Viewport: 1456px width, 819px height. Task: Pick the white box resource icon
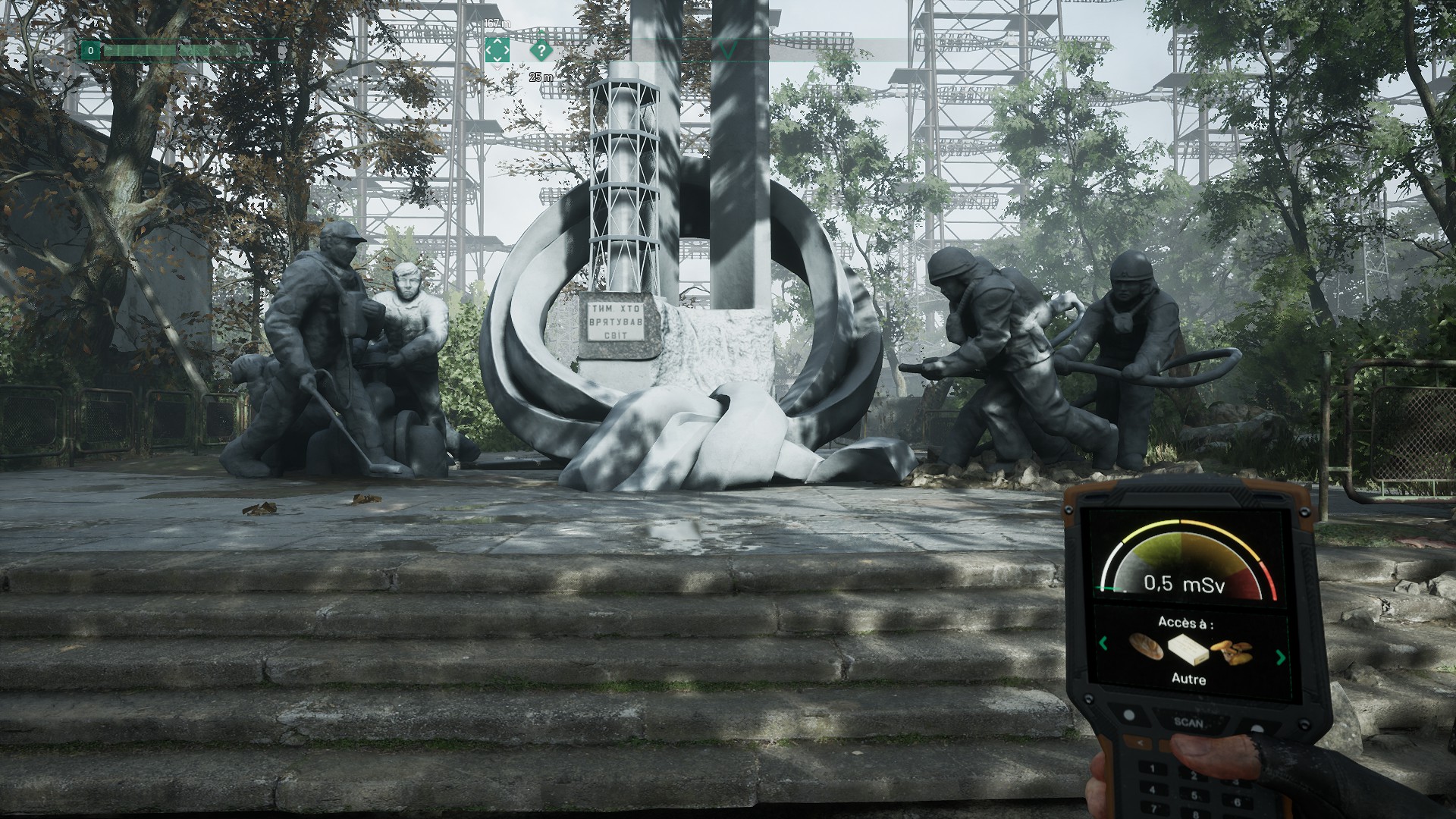pyautogui.click(x=1188, y=651)
